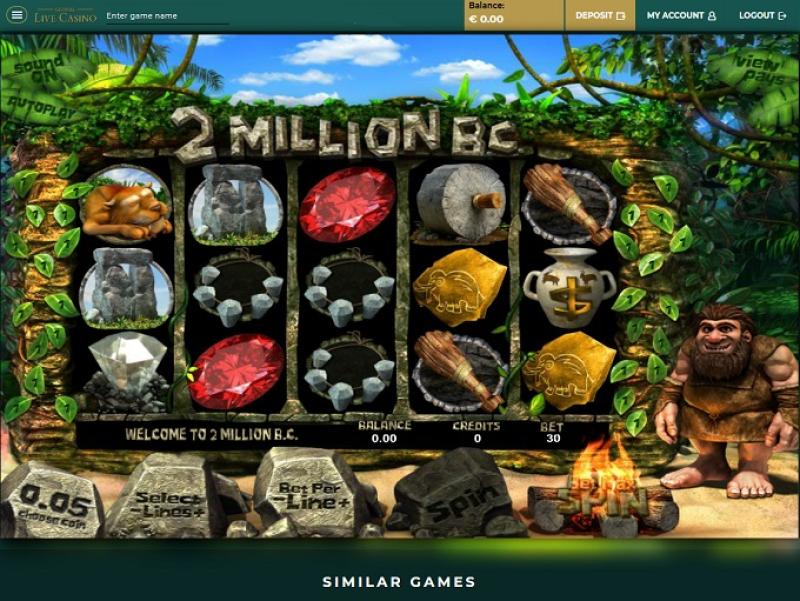The width and height of the screenshot is (800, 601).
Task: Log out using the Logout button
Action: click(762, 16)
